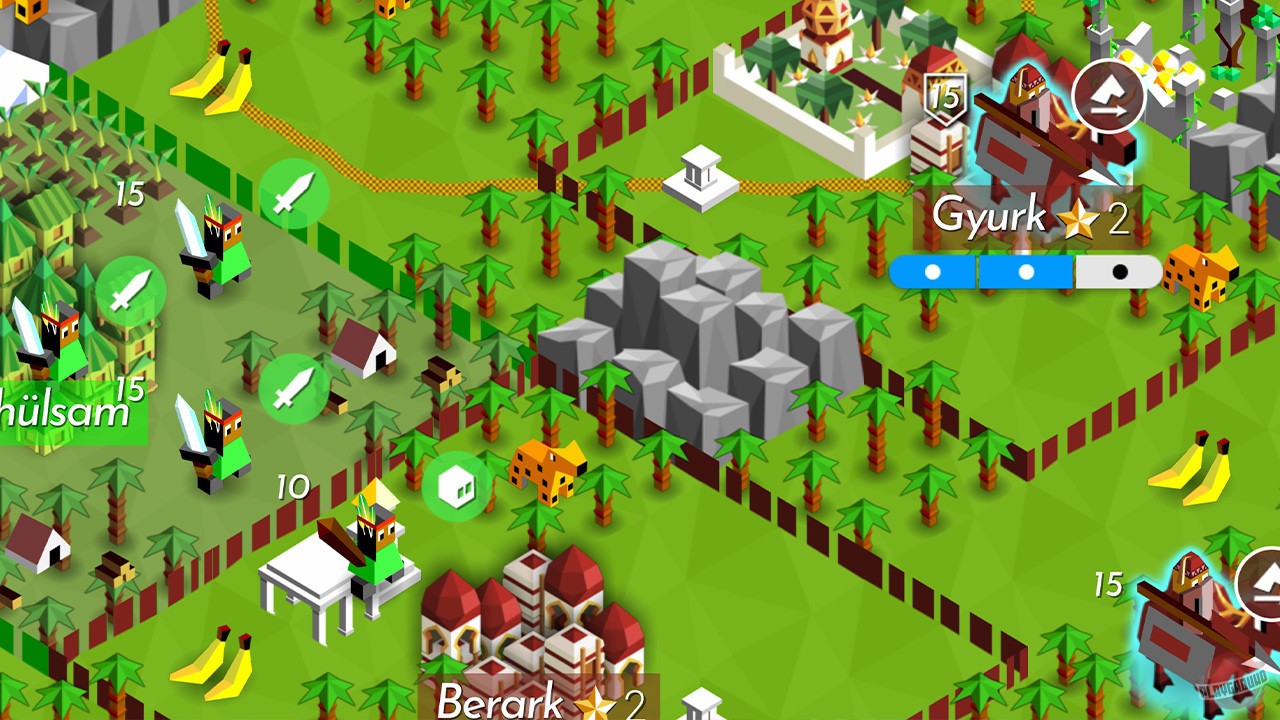Tap the middle blue segment of Gyurk's population bar
Image resolution: width=1280 pixels, height=720 pixels.
click(x=1026, y=271)
